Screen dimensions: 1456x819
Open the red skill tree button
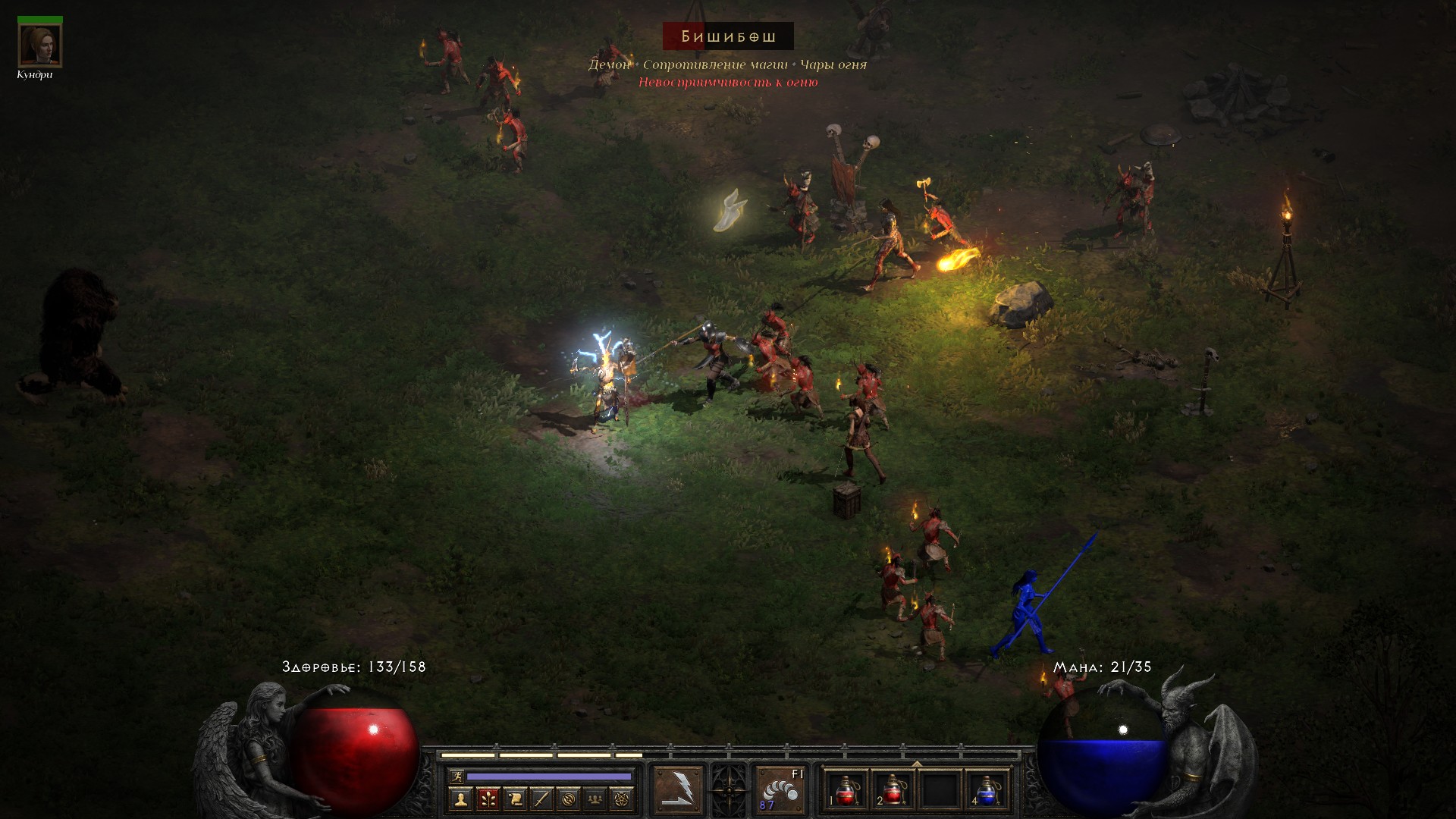coord(488,799)
